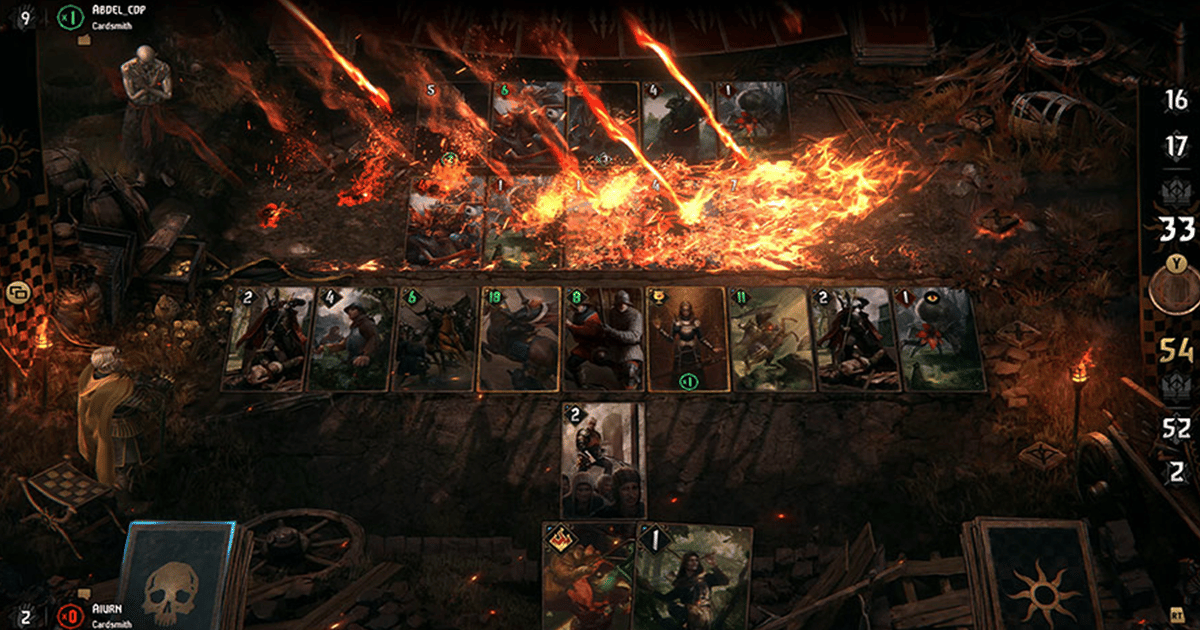Target the opponent's green power 6 card
The width and height of the screenshot is (1200, 630).
pyautogui.click(x=528, y=121)
